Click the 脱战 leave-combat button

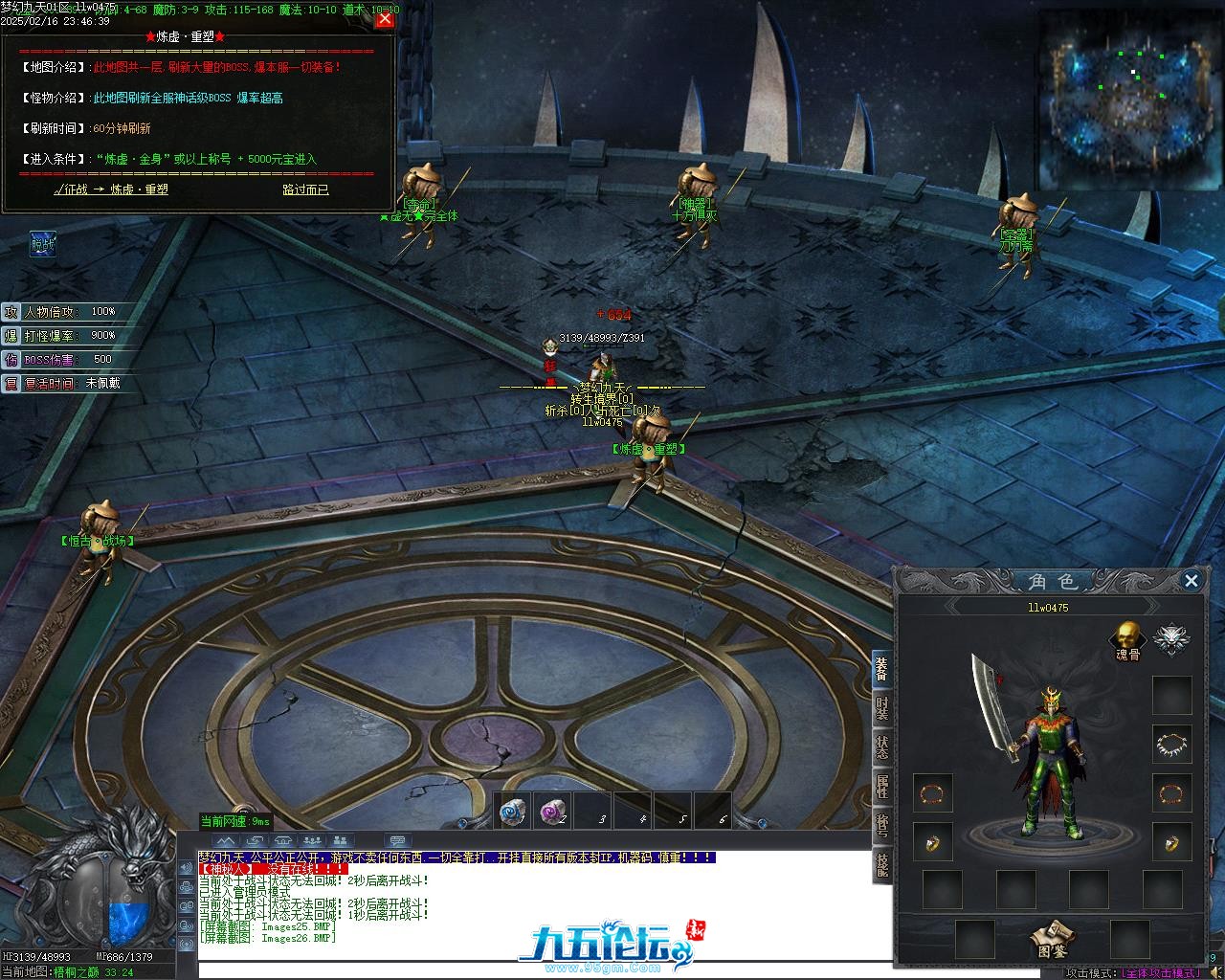(x=42, y=244)
